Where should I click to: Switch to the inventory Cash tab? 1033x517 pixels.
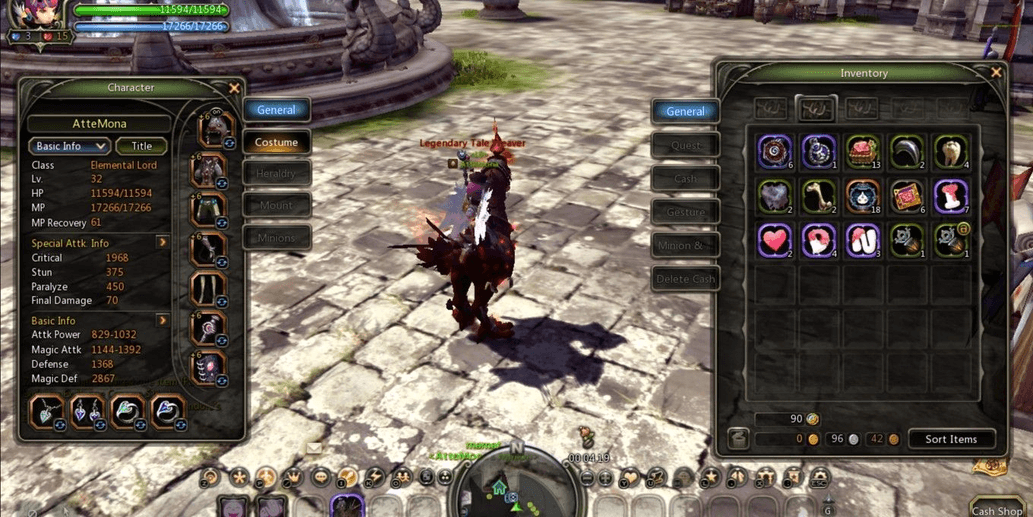coord(685,179)
